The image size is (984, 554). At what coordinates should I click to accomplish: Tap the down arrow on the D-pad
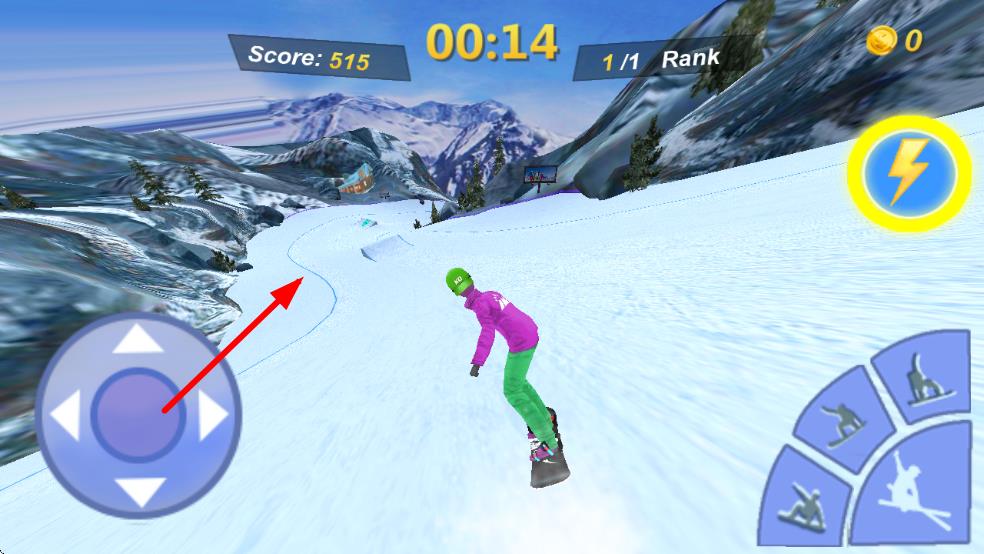tap(137, 490)
